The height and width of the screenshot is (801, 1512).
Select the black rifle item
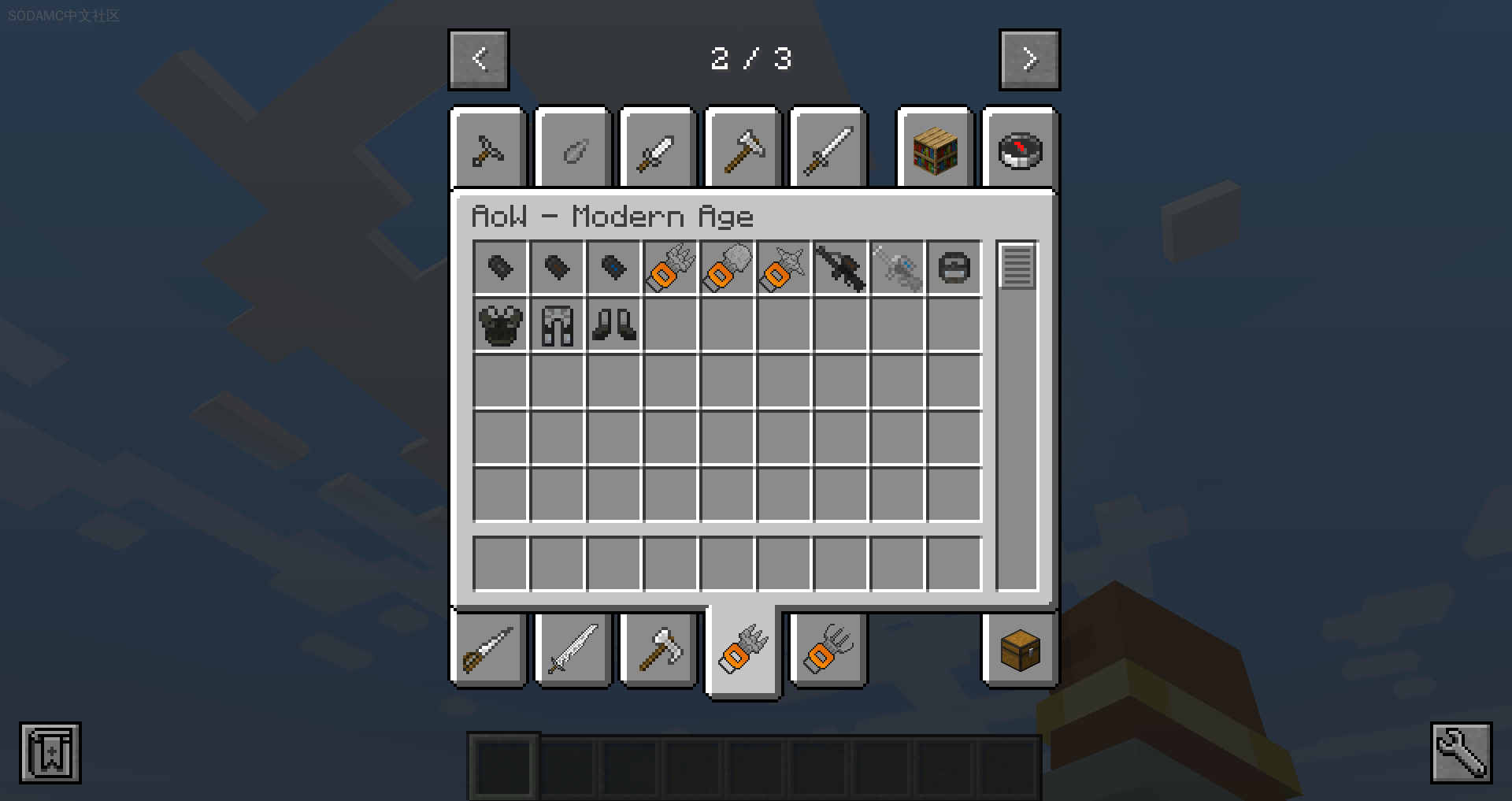[x=840, y=268]
